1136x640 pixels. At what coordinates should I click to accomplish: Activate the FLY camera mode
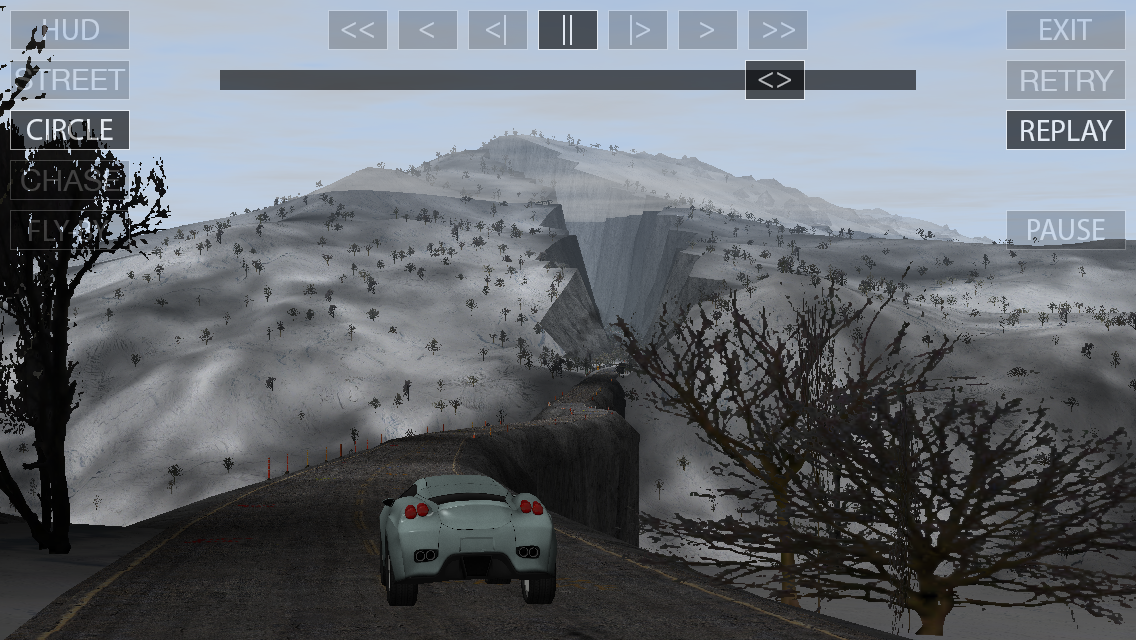point(70,230)
